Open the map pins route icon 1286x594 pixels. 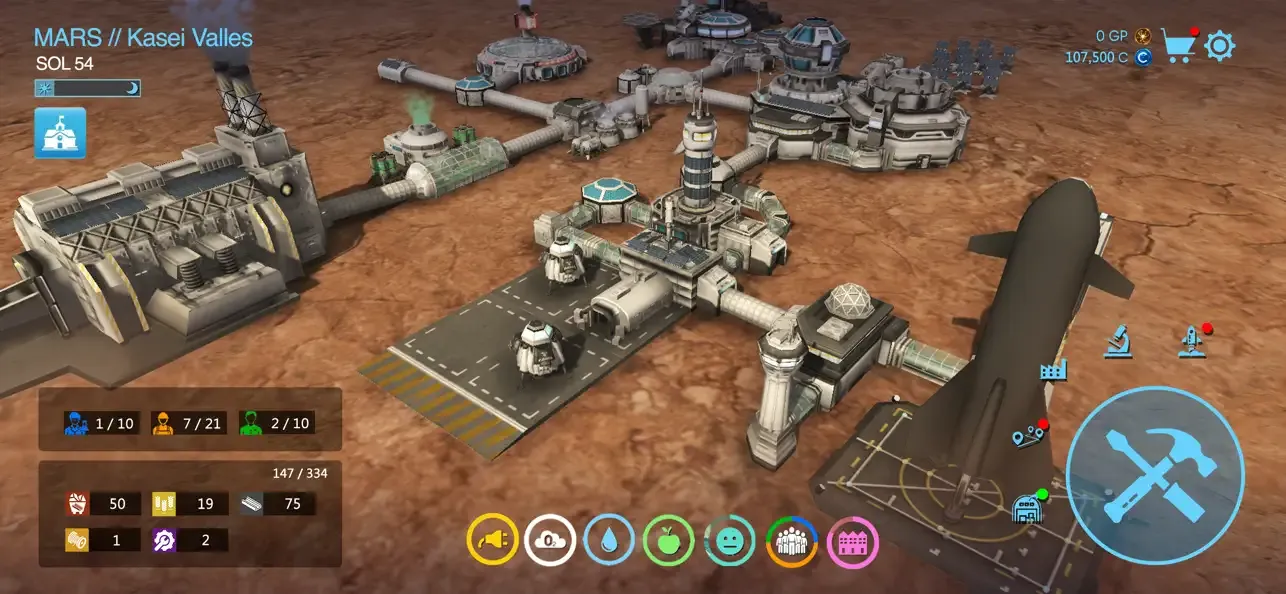pos(1027,437)
